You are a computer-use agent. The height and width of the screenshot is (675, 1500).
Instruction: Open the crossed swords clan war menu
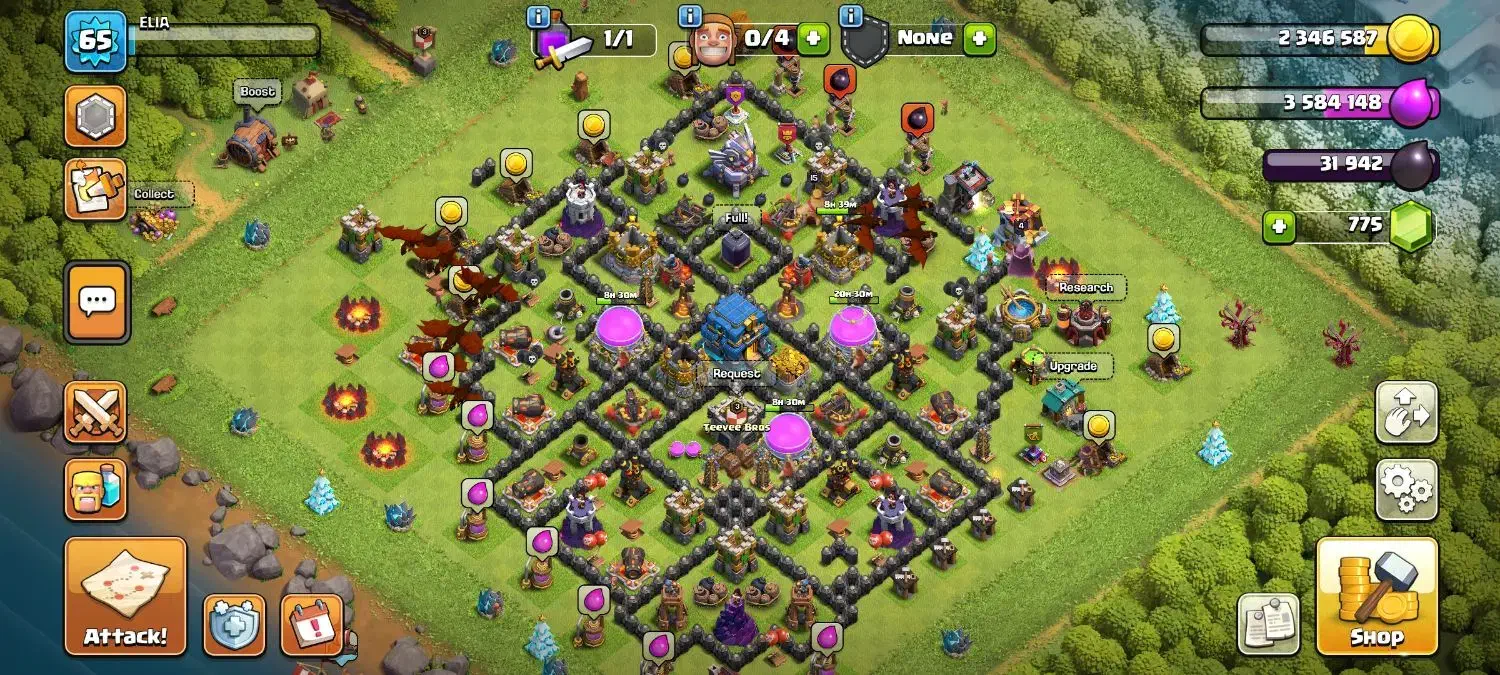point(96,412)
